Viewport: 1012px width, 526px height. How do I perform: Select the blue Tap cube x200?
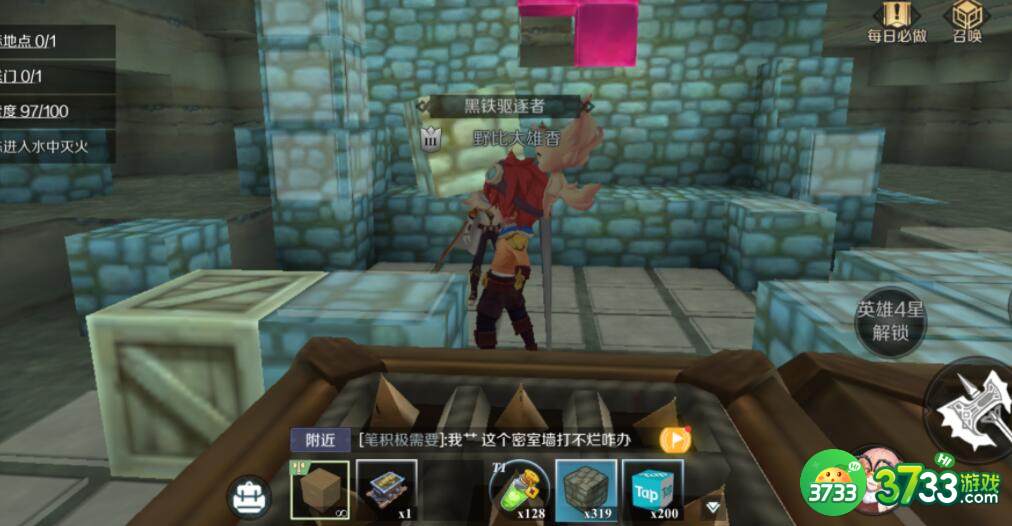point(652,490)
